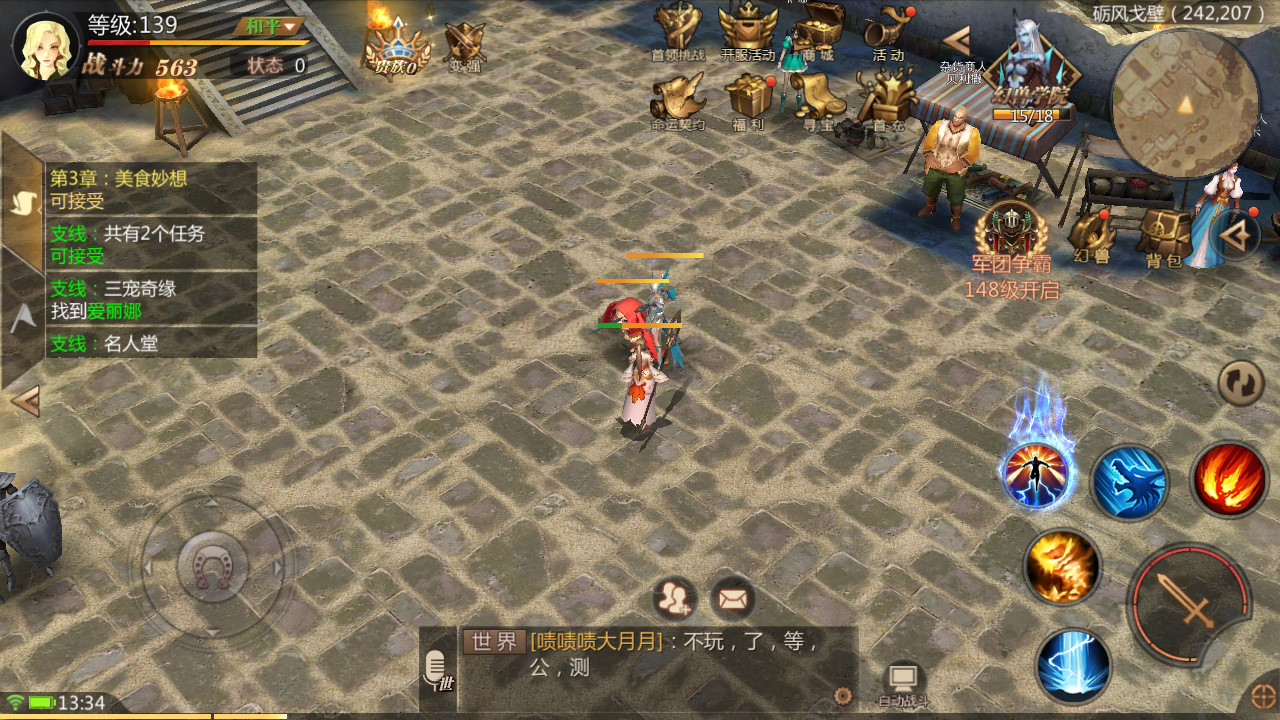Activate the red flame claw skill

[x=1229, y=479]
